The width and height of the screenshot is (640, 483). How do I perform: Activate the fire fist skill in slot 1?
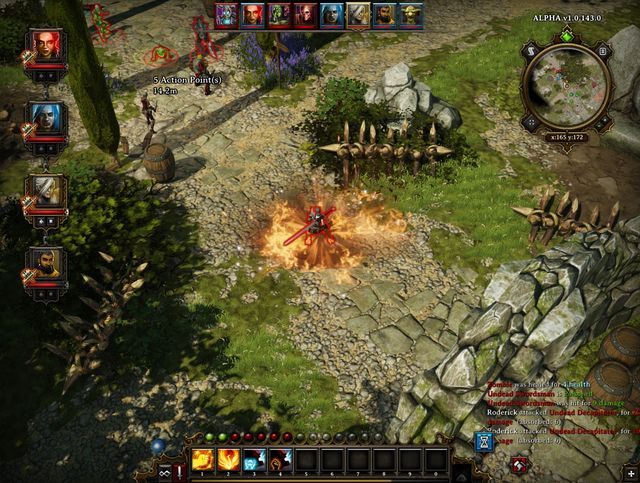click(x=202, y=460)
